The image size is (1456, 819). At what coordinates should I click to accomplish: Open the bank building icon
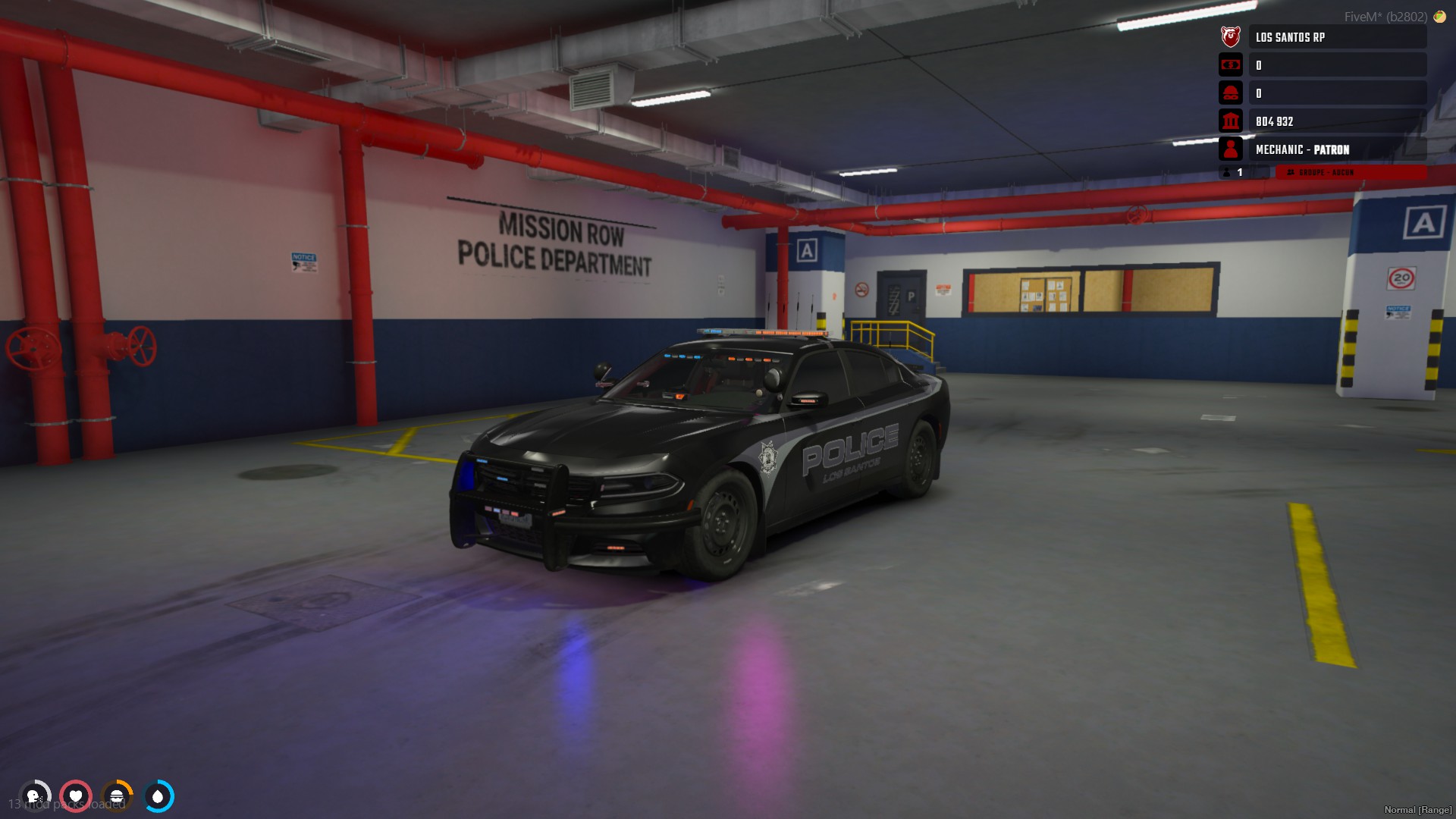[x=1230, y=121]
